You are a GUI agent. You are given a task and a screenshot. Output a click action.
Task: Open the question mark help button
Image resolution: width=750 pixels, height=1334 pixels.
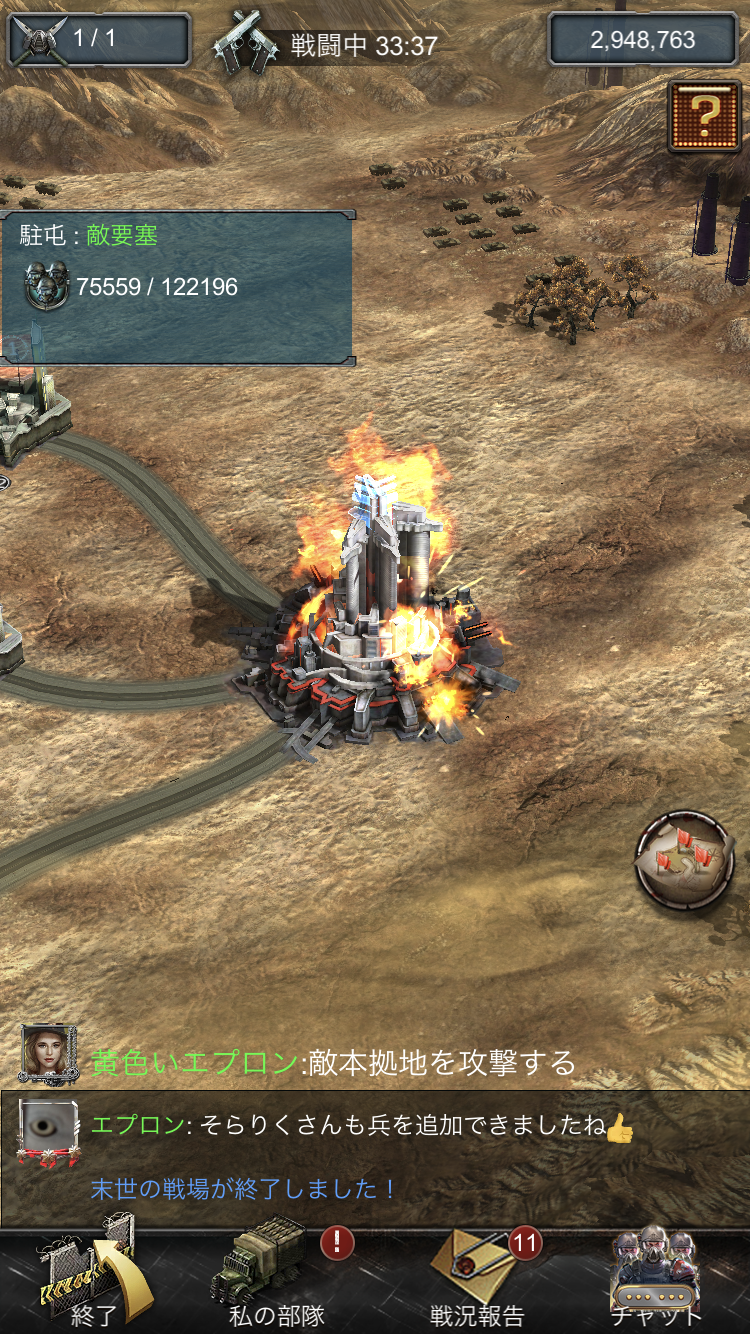[x=703, y=116]
